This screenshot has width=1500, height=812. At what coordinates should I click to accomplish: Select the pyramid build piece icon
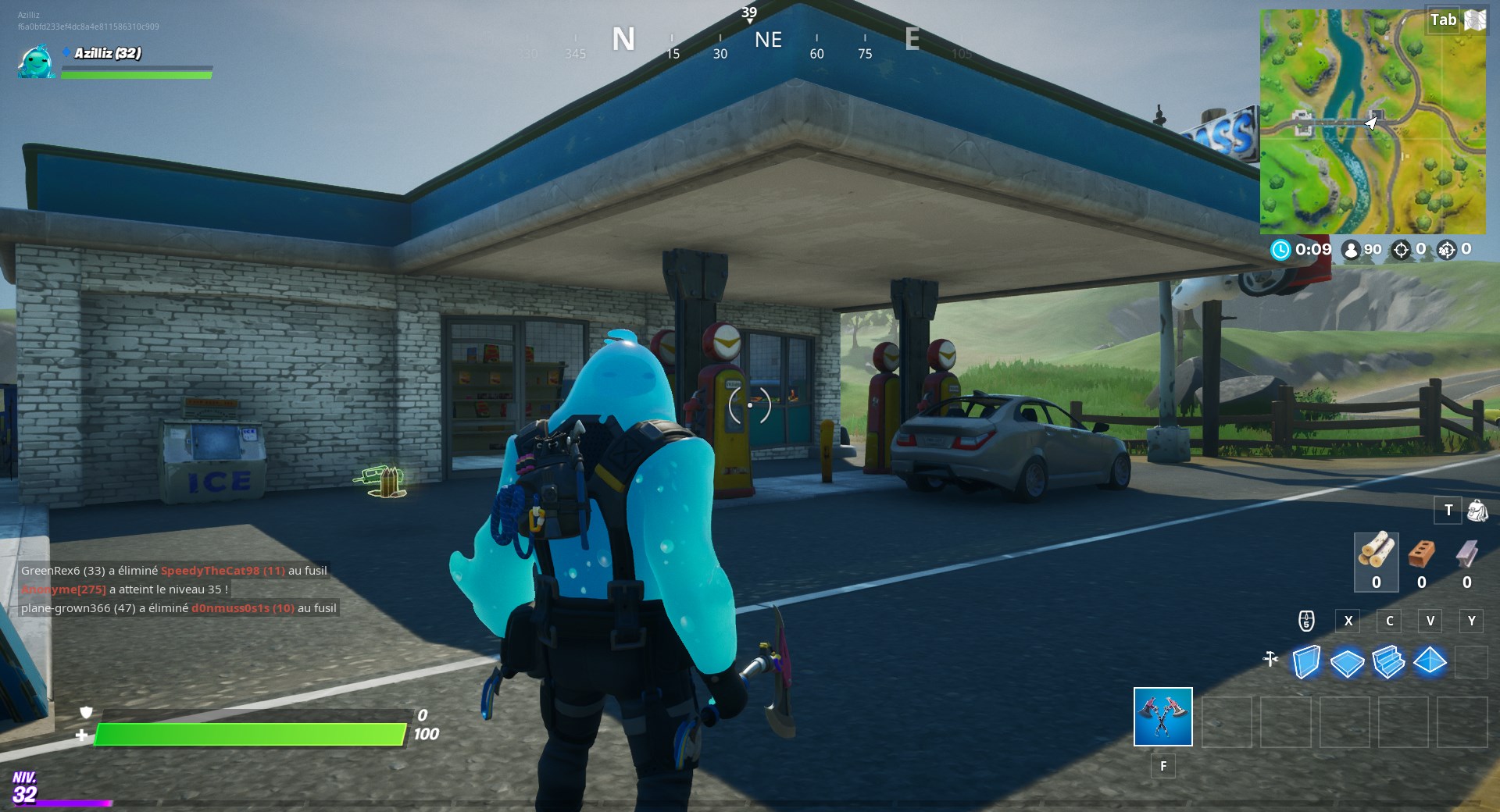click(1431, 661)
